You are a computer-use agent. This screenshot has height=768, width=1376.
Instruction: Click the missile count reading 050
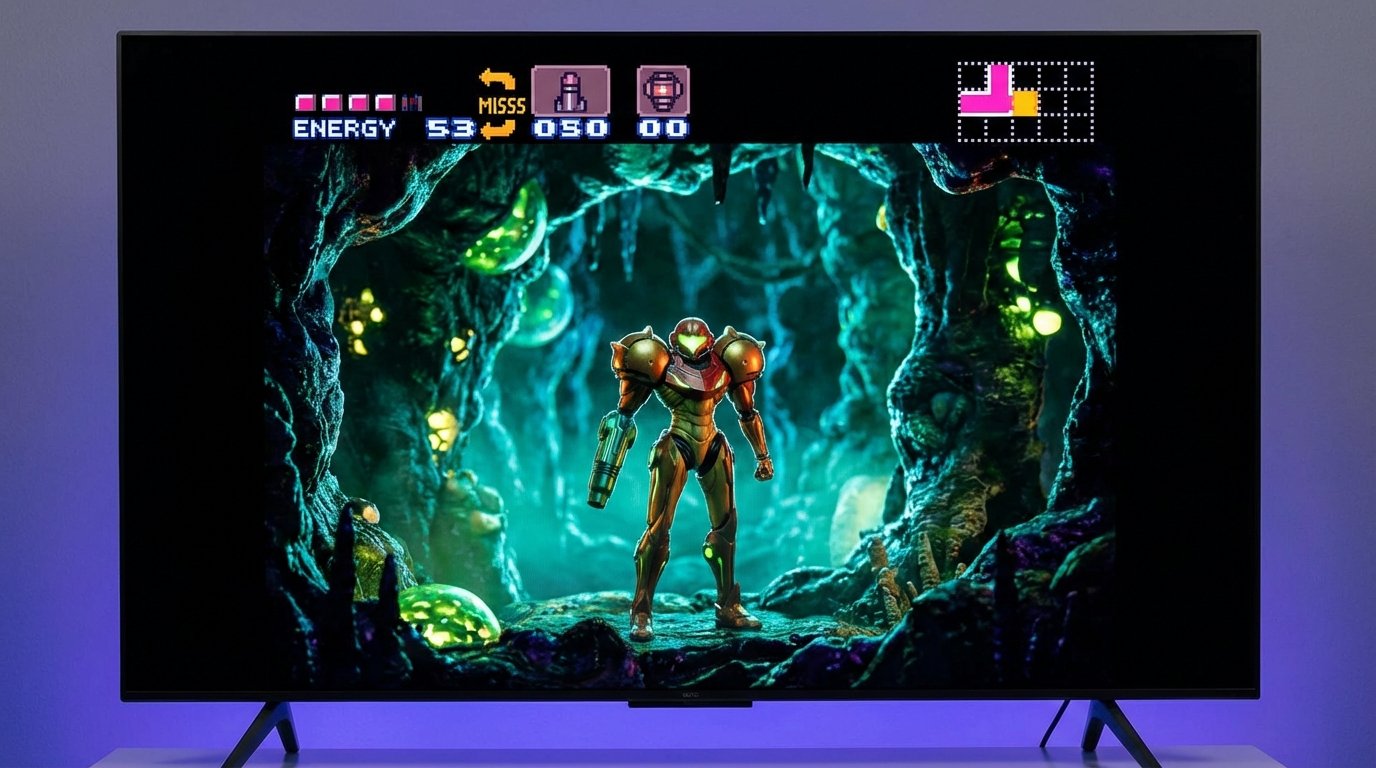(x=570, y=128)
